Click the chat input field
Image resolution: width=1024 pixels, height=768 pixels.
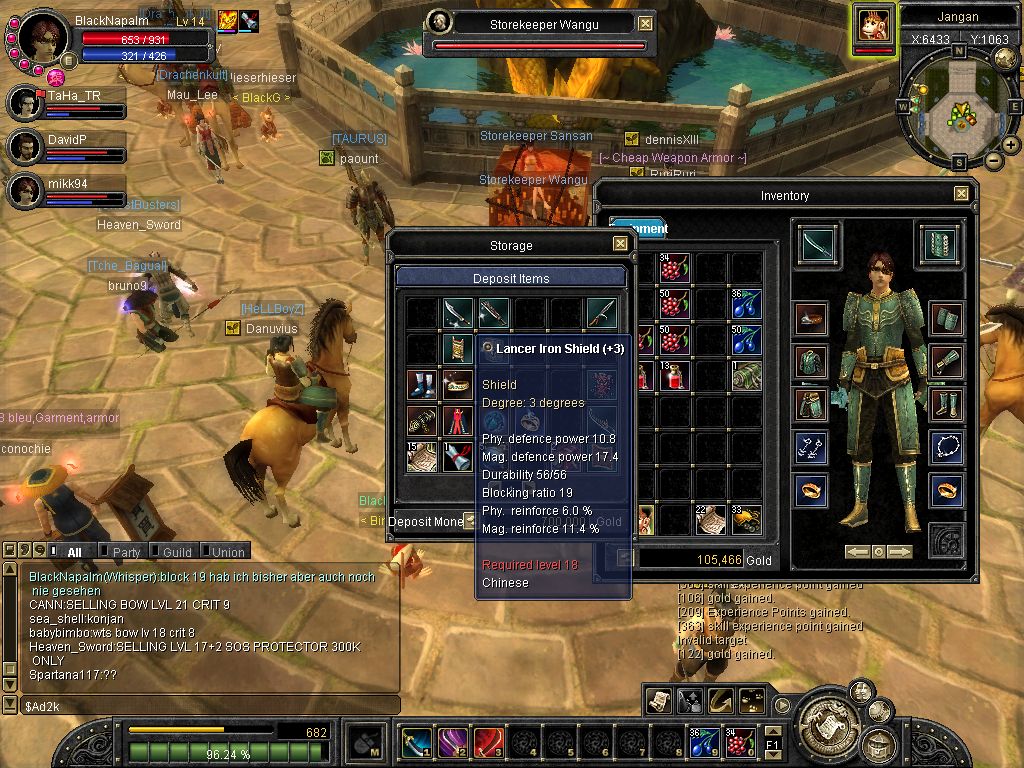click(210, 706)
